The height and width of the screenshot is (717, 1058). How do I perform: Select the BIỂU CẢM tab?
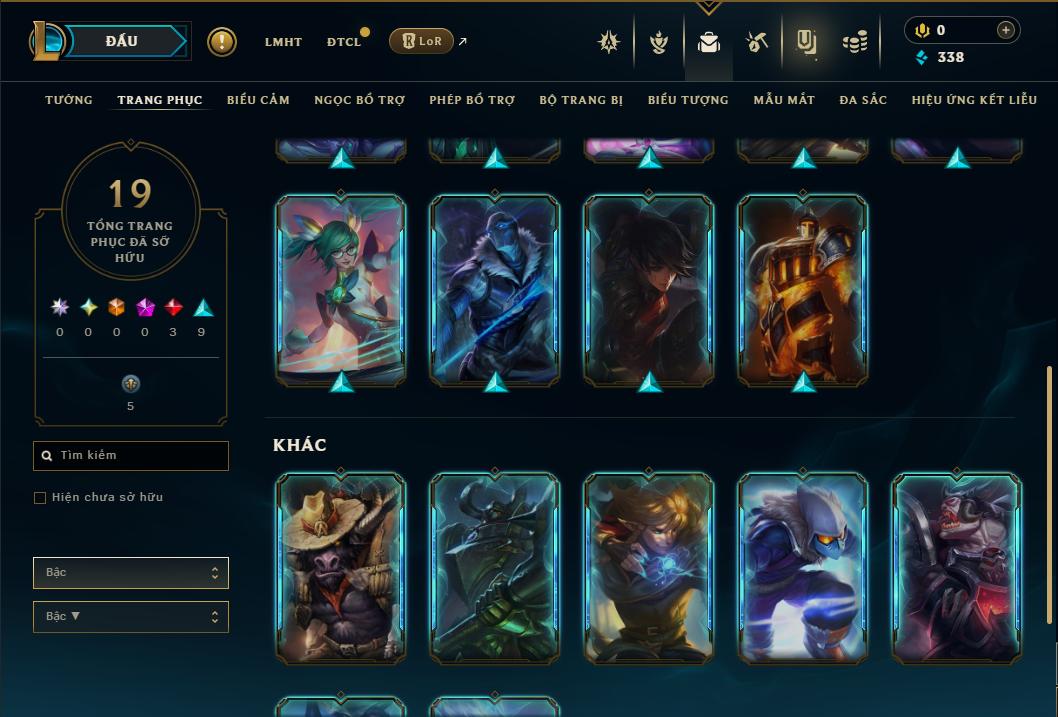[x=258, y=100]
